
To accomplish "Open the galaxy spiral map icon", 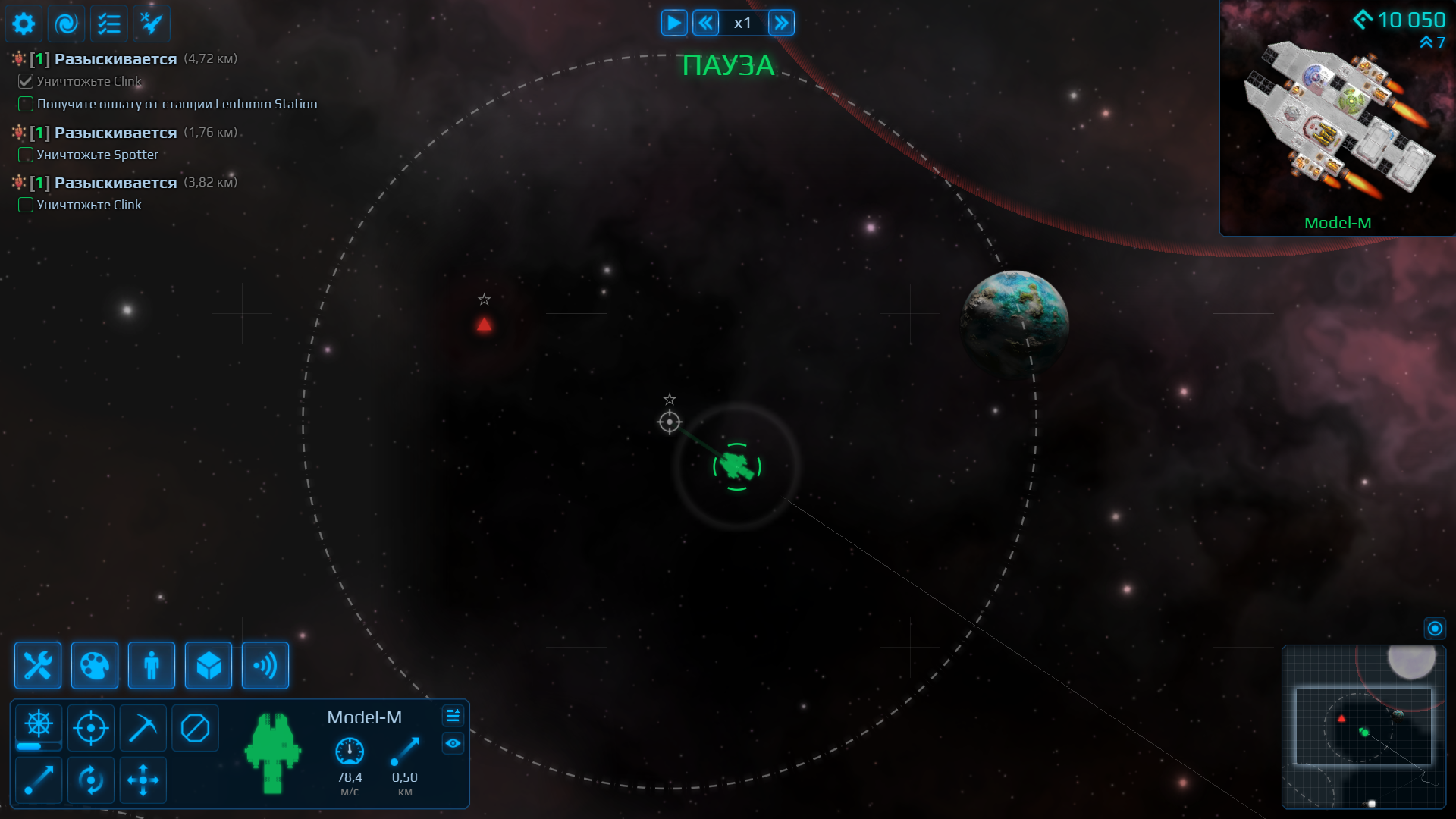I will click(x=67, y=24).
